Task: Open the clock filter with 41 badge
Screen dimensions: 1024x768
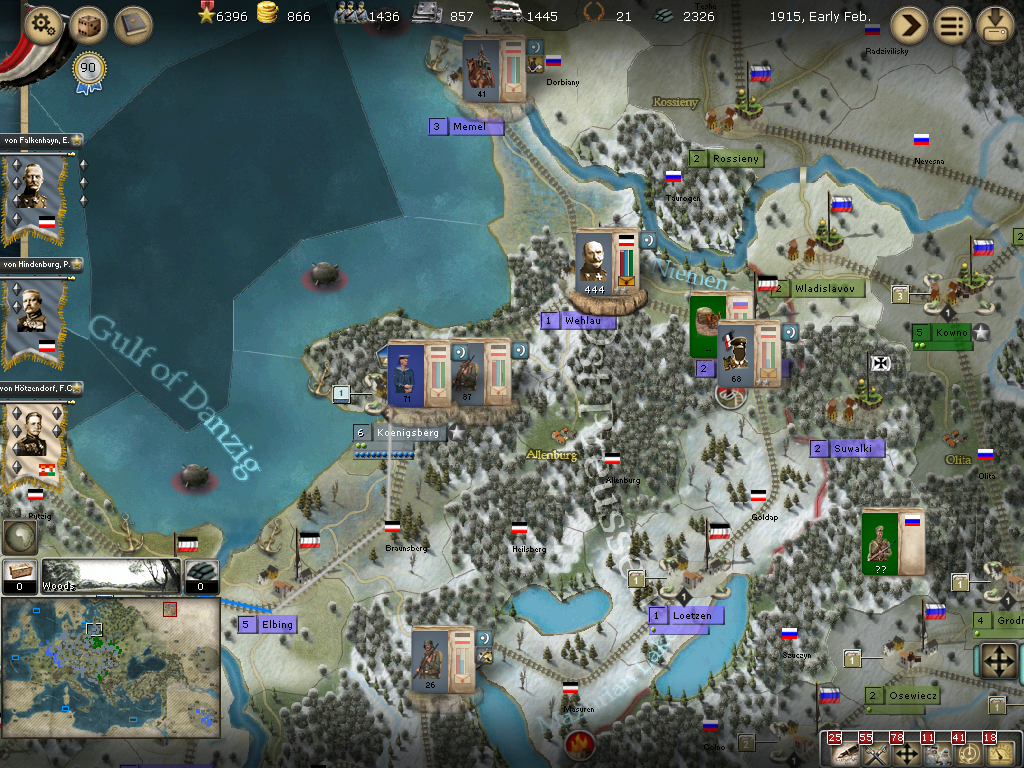Action: (x=966, y=753)
